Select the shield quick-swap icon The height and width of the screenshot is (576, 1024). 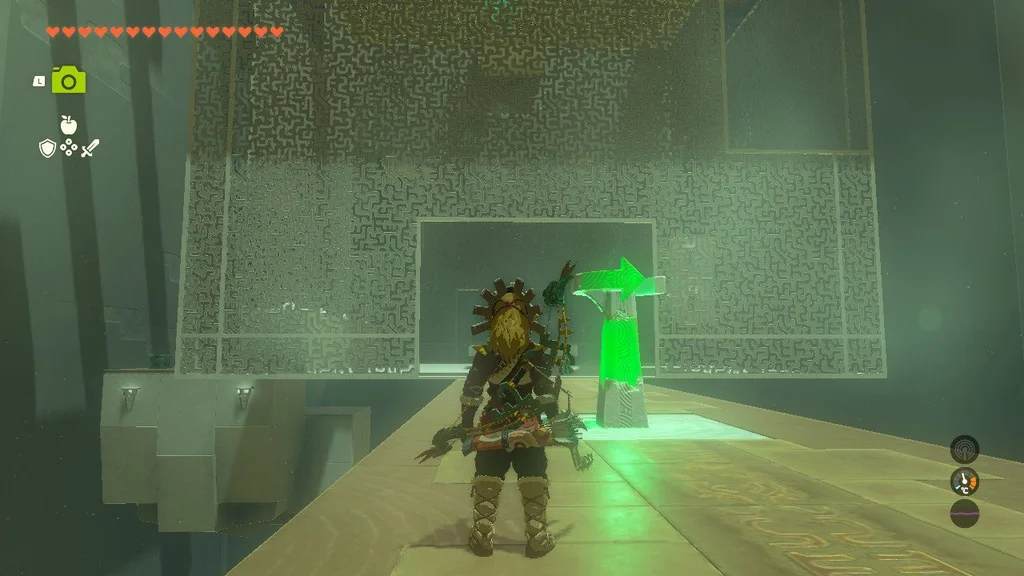47,149
